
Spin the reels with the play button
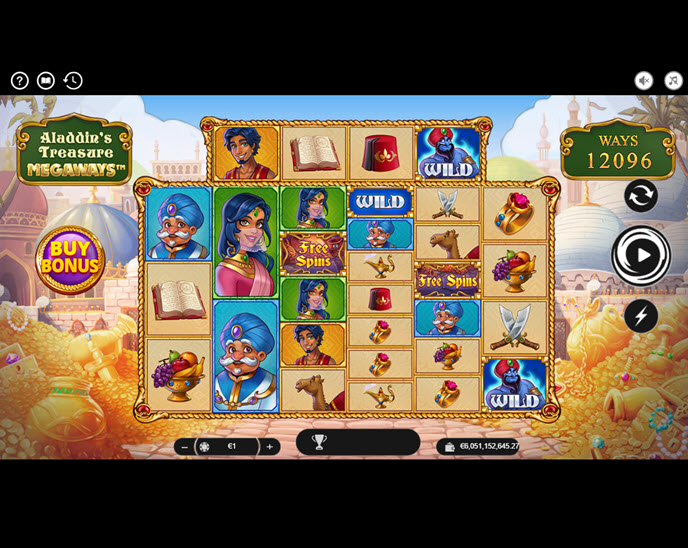641,256
